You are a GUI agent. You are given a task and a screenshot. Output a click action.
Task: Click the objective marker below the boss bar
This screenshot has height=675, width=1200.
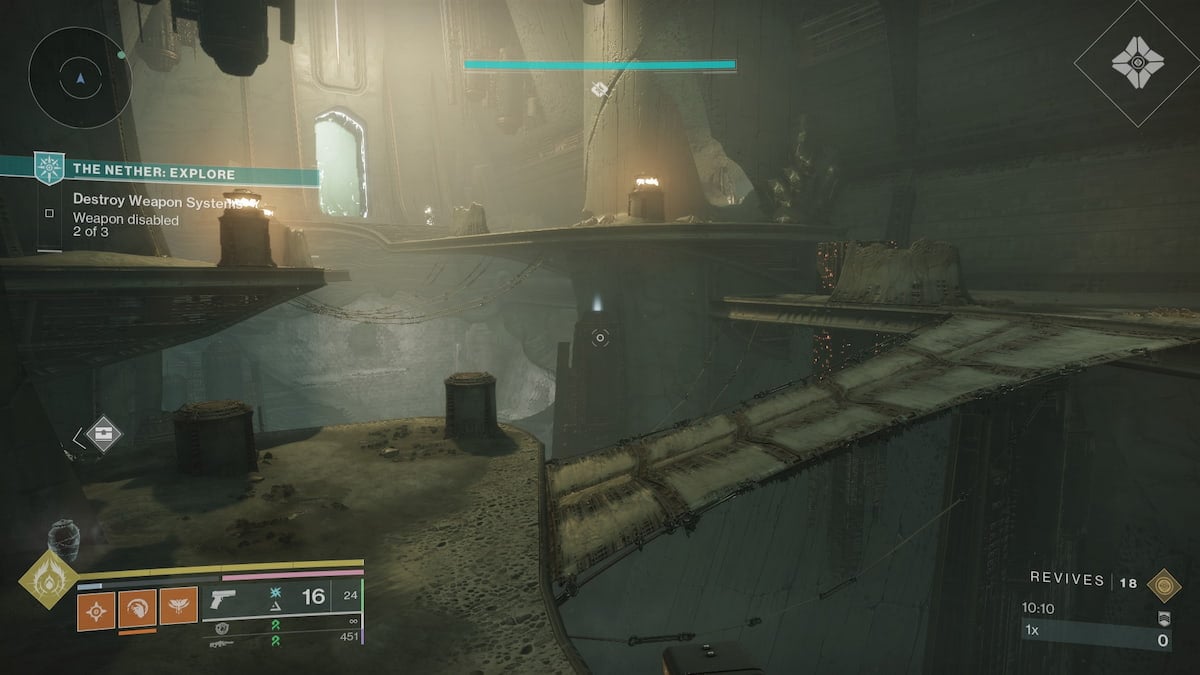[599, 90]
